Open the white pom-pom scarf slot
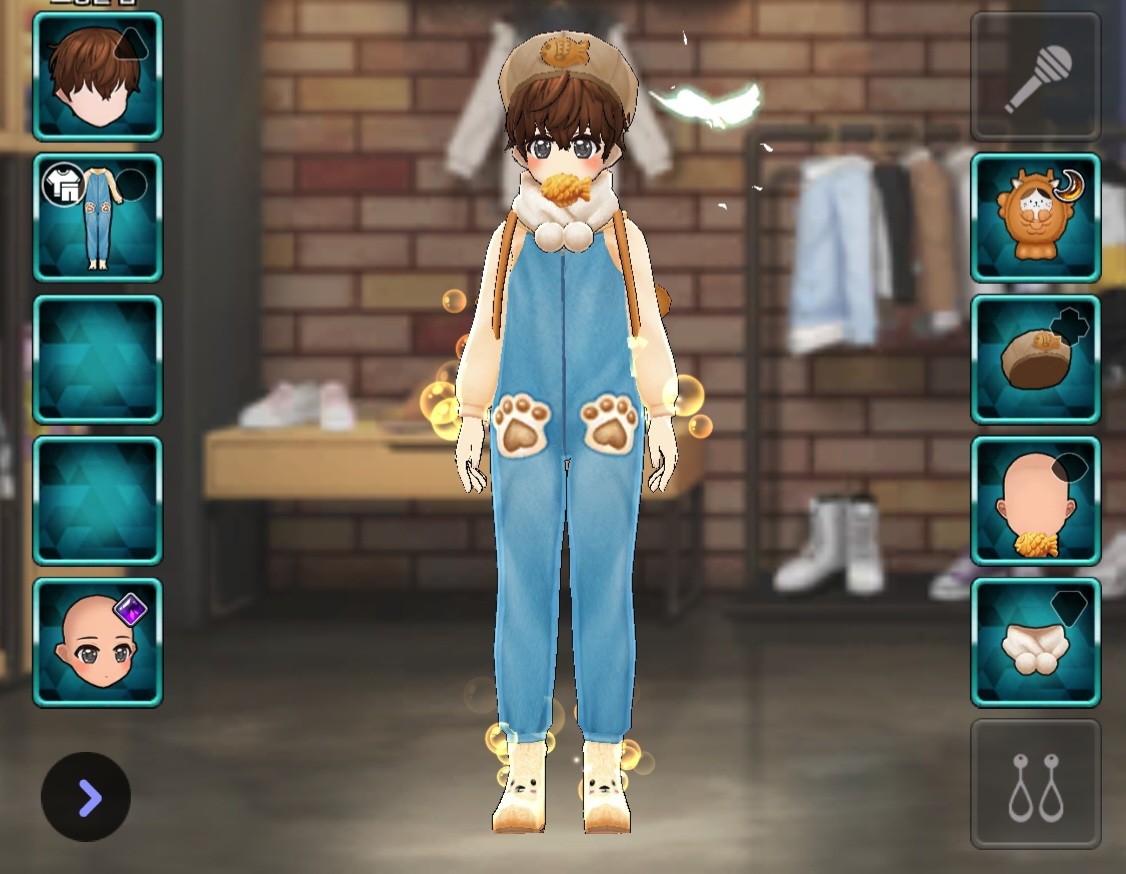 pos(1036,642)
